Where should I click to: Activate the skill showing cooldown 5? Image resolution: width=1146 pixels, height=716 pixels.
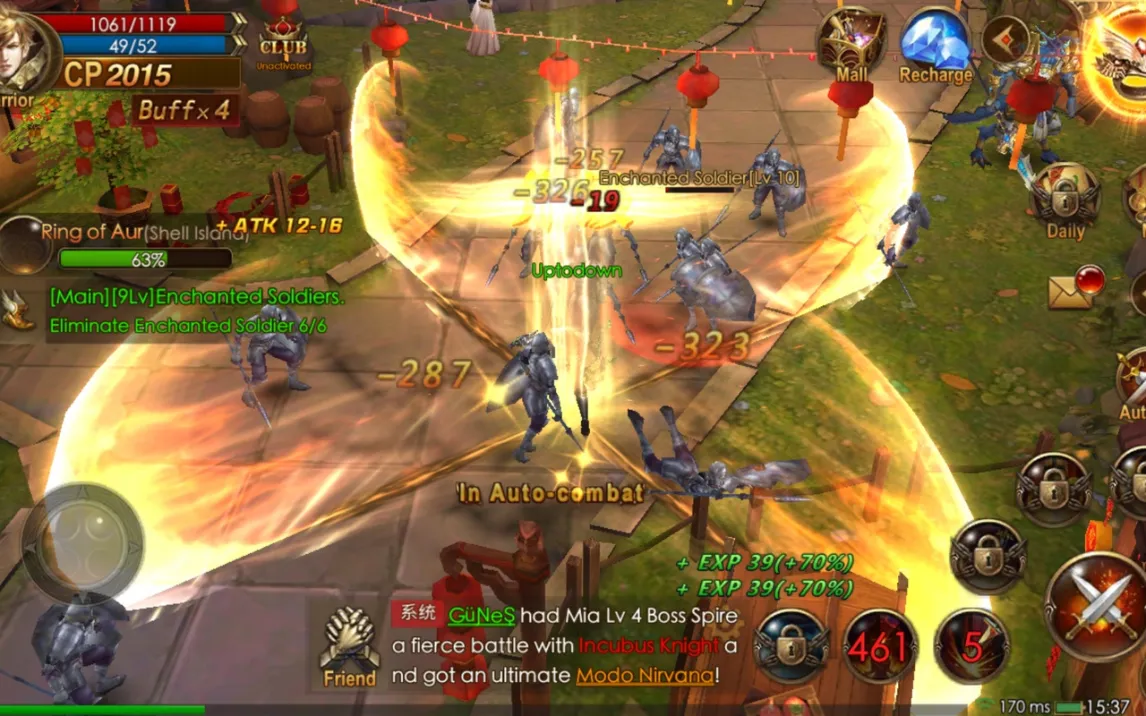[971, 646]
